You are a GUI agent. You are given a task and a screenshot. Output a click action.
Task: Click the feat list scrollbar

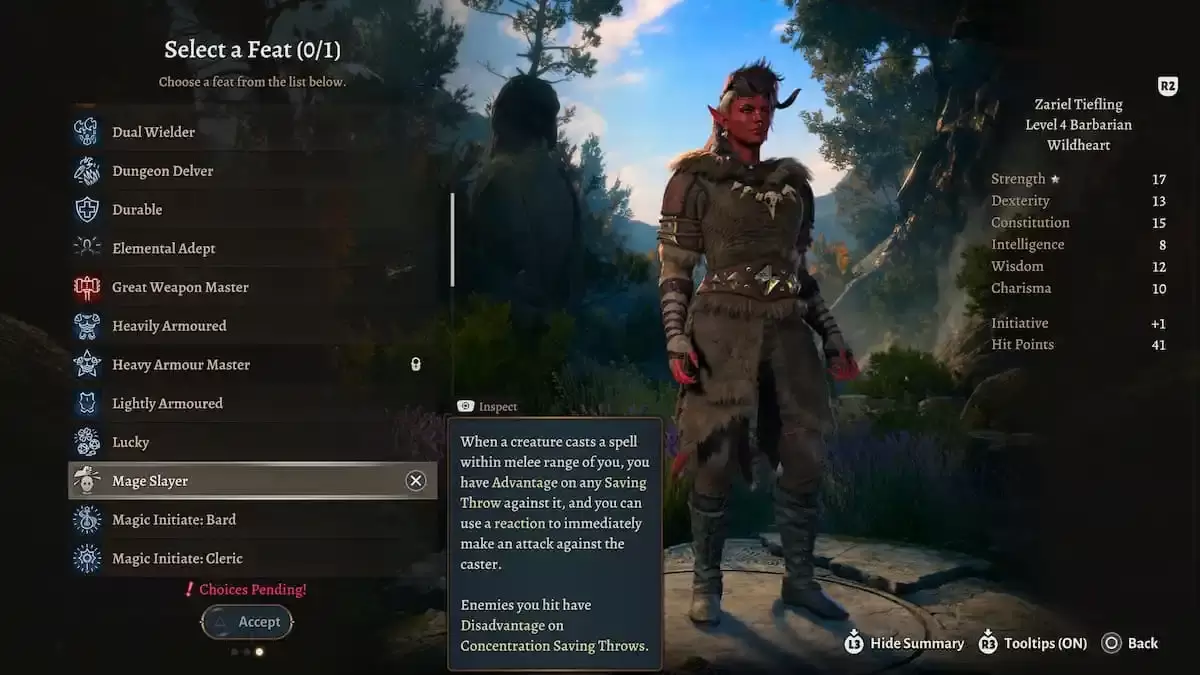click(x=452, y=240)
